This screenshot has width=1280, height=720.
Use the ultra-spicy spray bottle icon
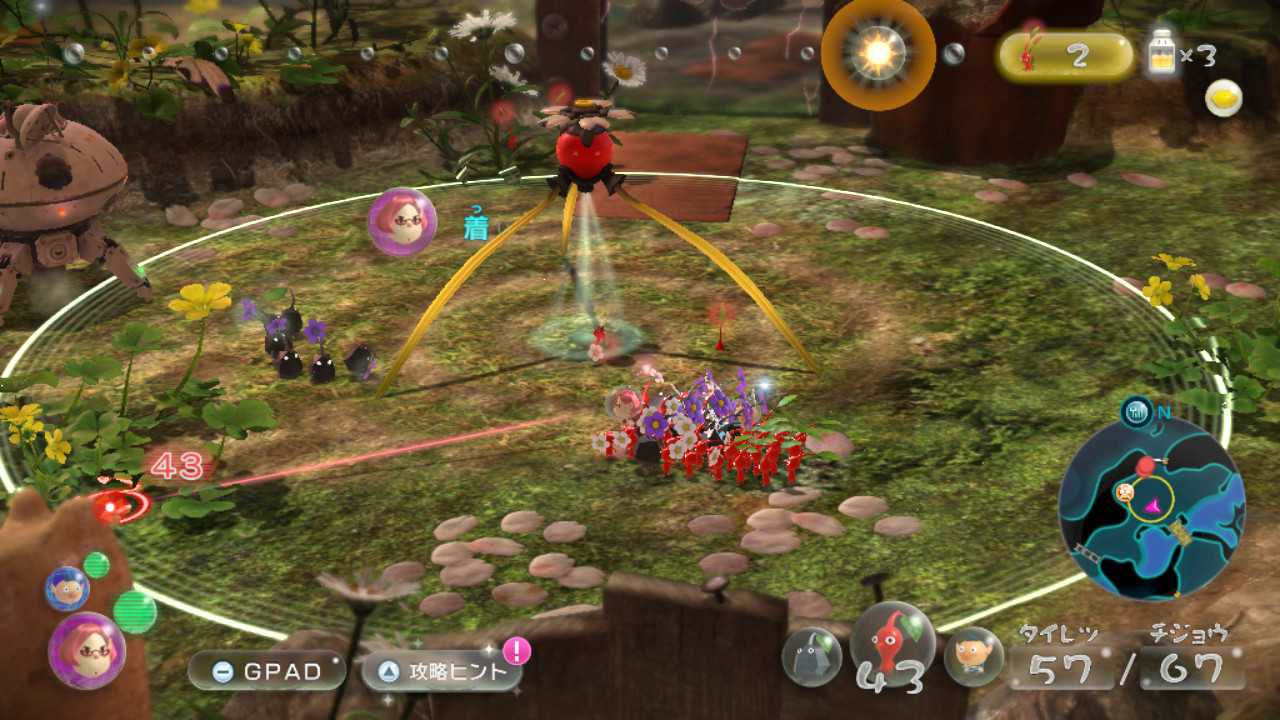tap(1161, 55)
